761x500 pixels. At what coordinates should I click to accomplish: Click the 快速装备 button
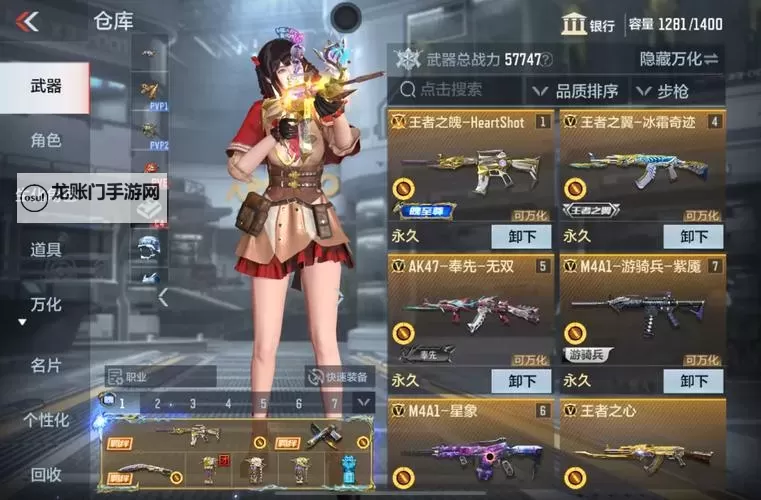[341, 377]
